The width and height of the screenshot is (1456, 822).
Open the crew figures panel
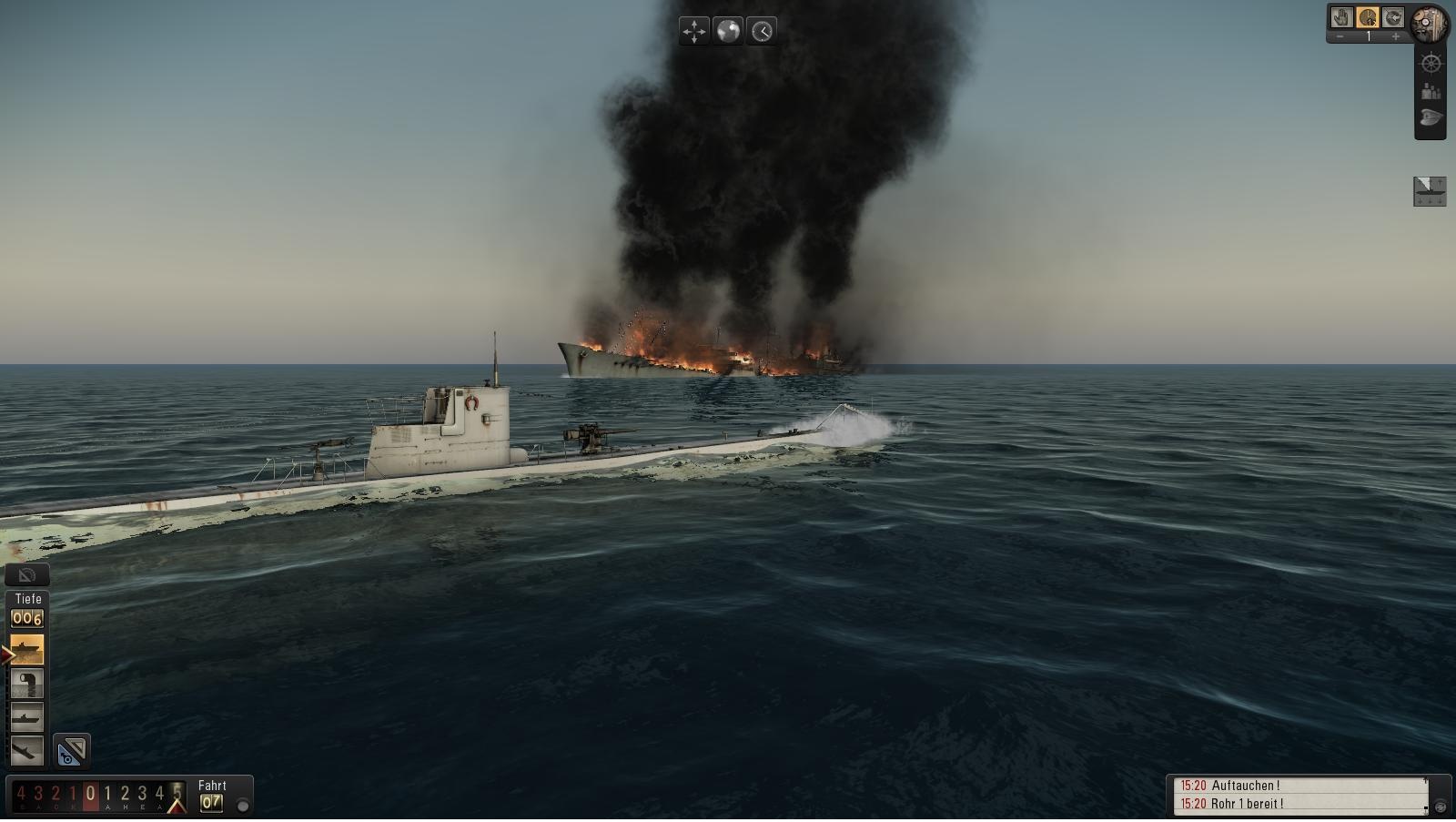pos(1431,91)
